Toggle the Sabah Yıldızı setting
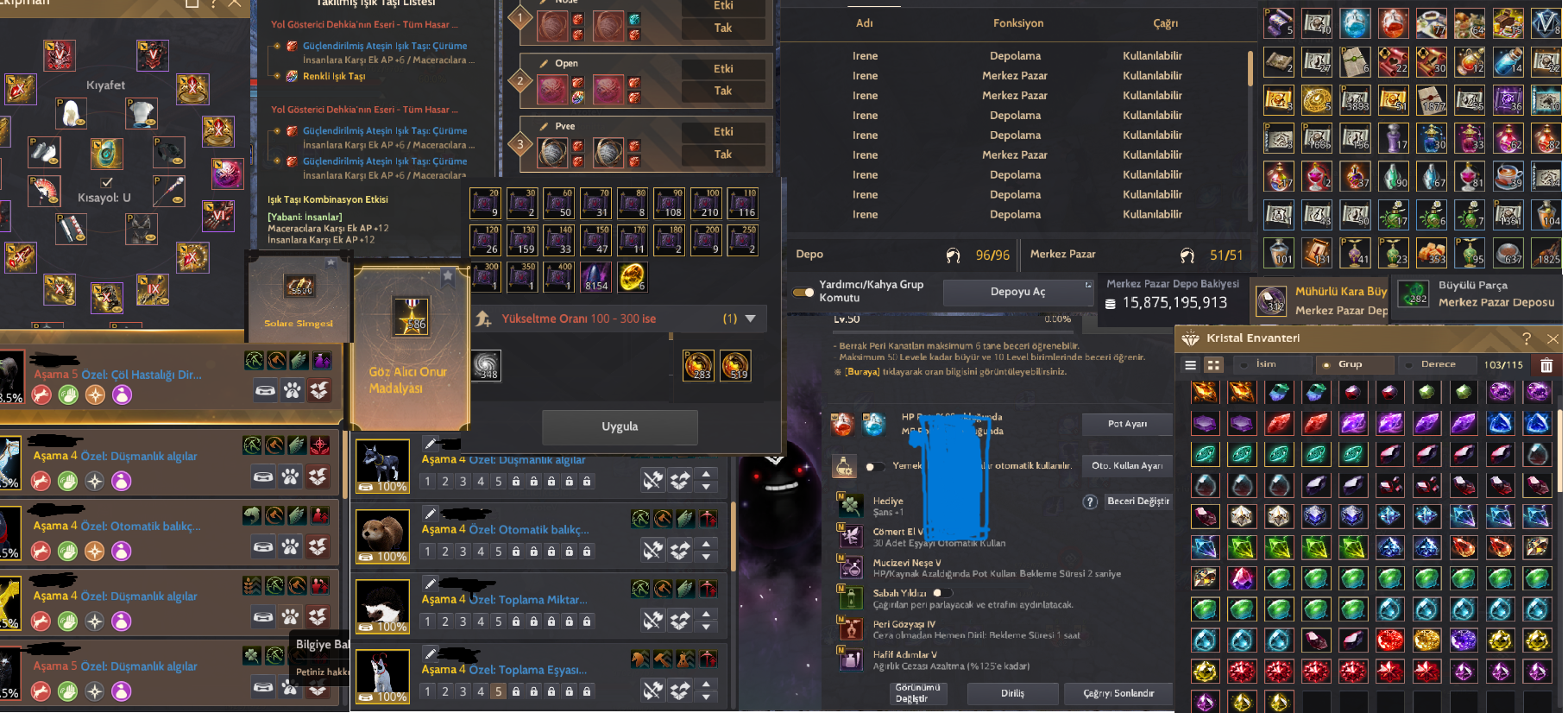 pyautogui.click(x=943, y=593)
